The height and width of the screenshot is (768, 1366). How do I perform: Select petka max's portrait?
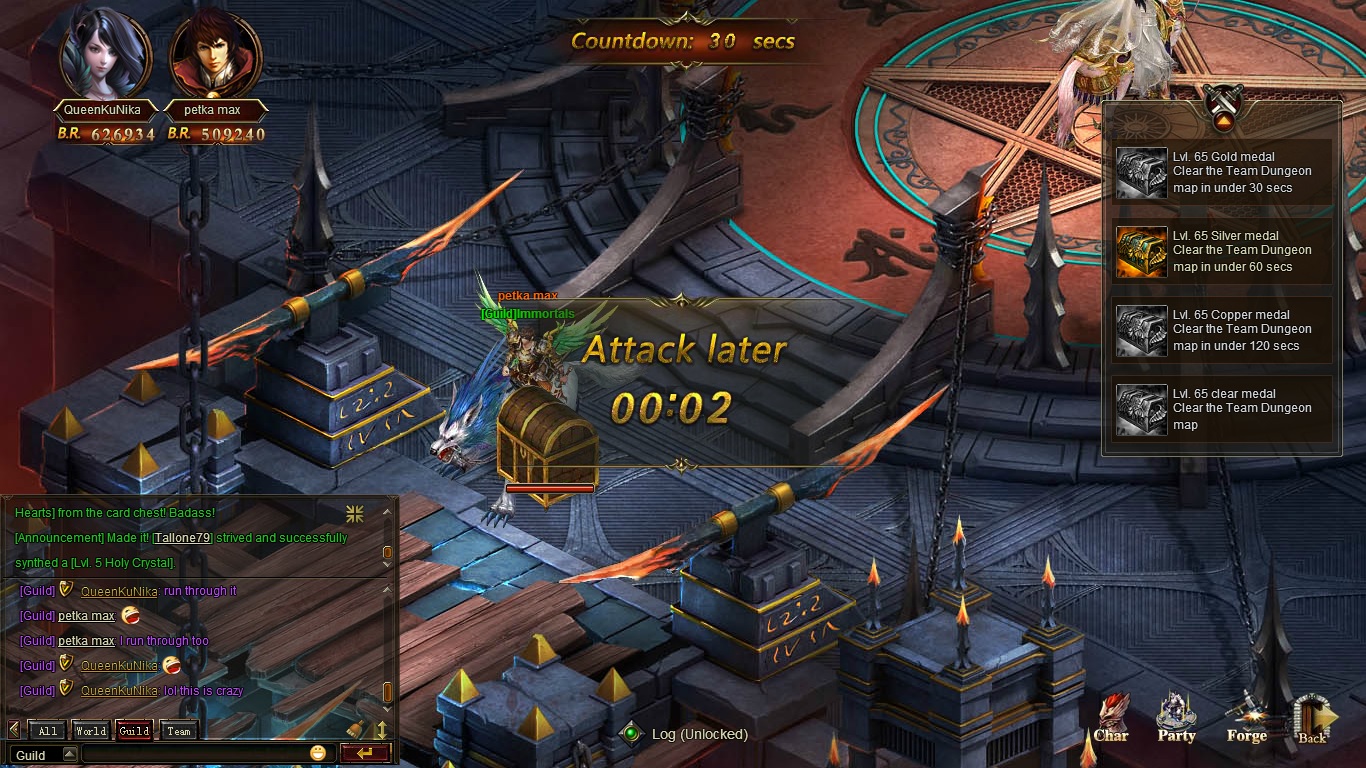pyautogui.click(x=215, y=52)
